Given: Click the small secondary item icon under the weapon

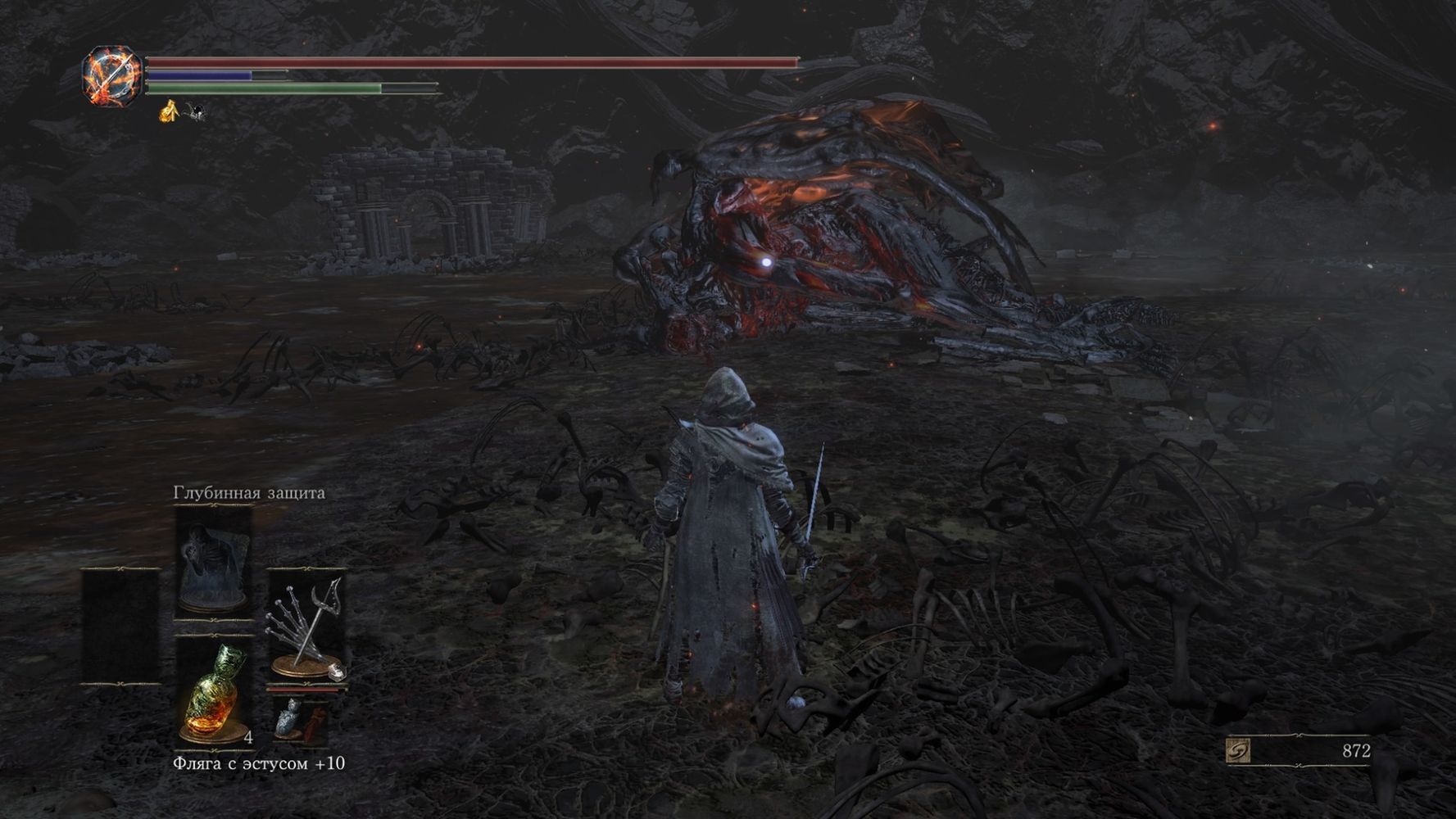Looking at the screenshot, I should pos(300,718).
